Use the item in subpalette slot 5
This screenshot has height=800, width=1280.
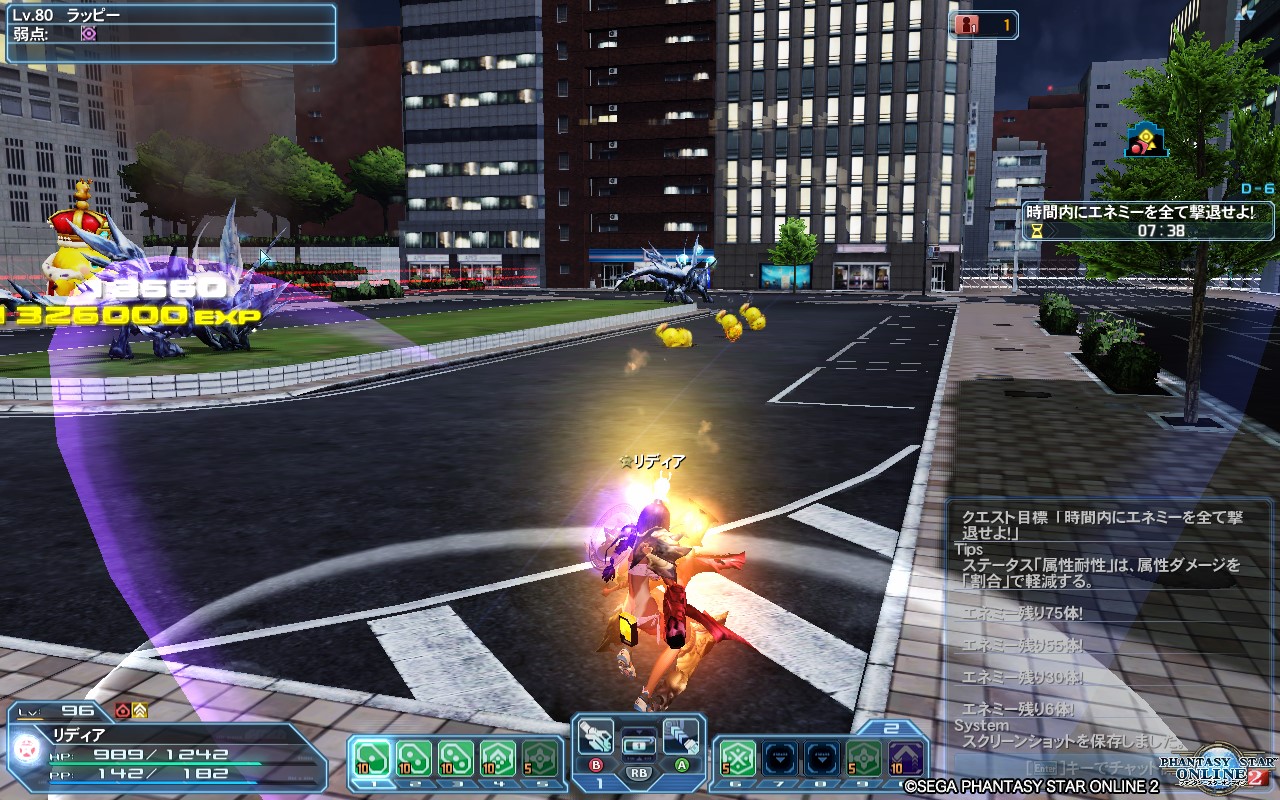pyautogui.click(x=537, y=756)
